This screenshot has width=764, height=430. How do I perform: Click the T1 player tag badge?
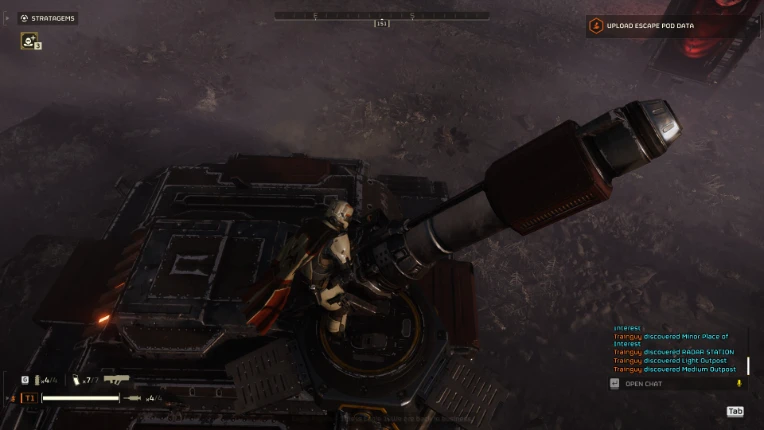click(x=29, y=398)
